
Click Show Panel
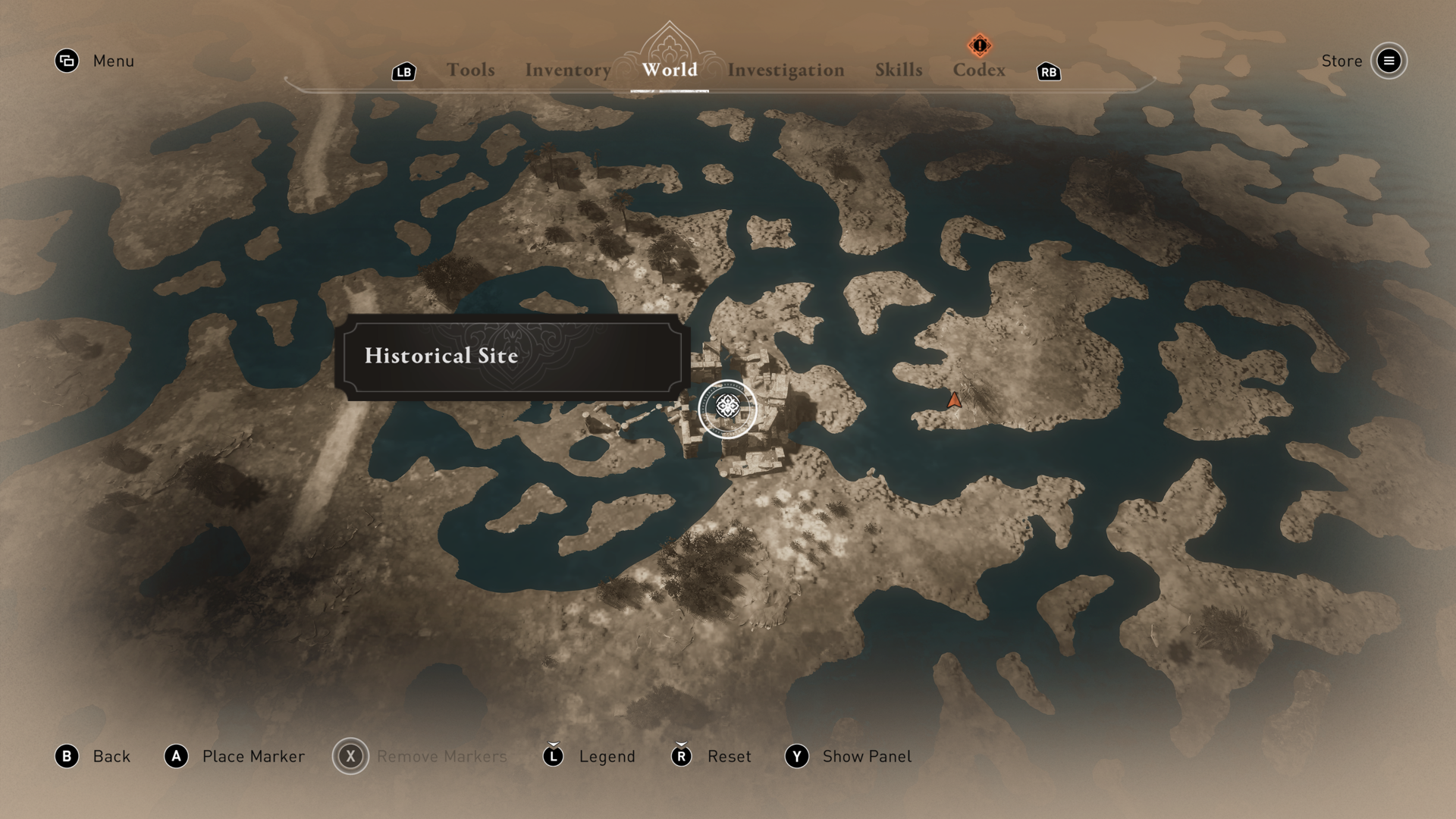coord(867,756)
